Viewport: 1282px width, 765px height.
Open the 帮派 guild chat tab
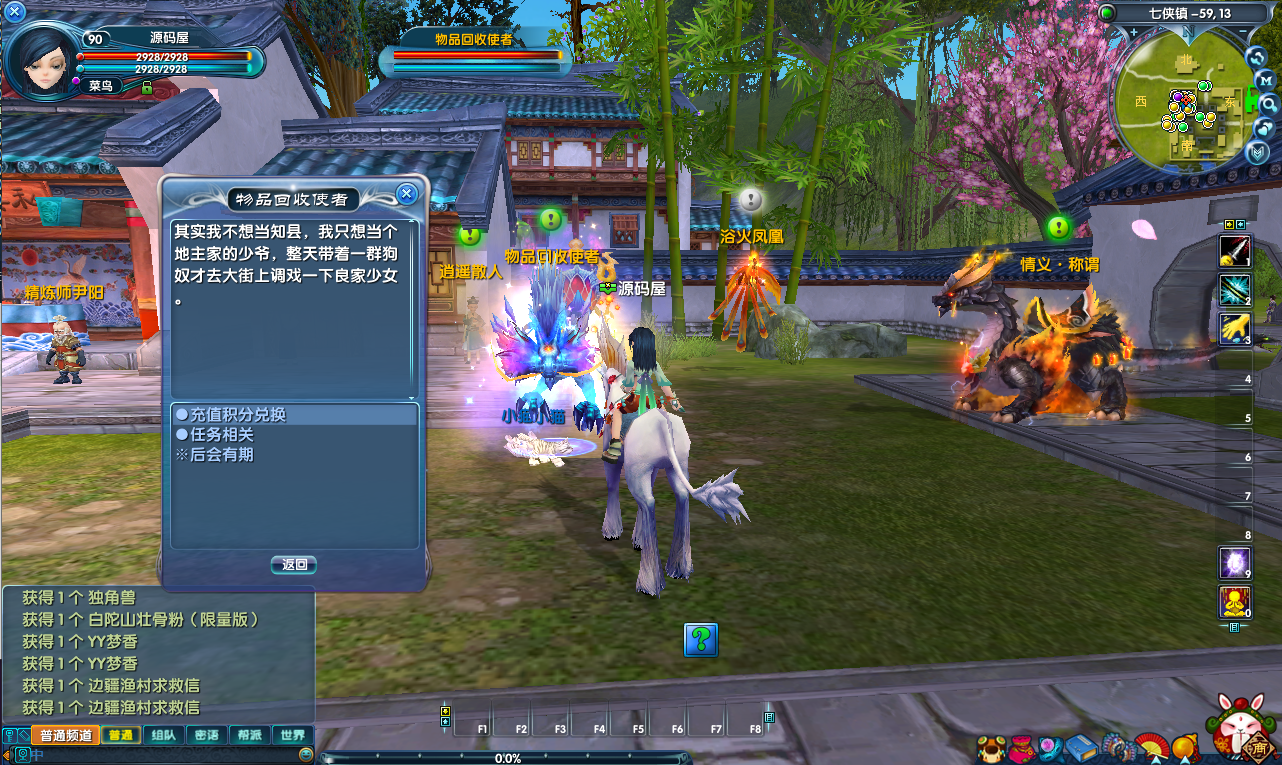coord(249,735)
